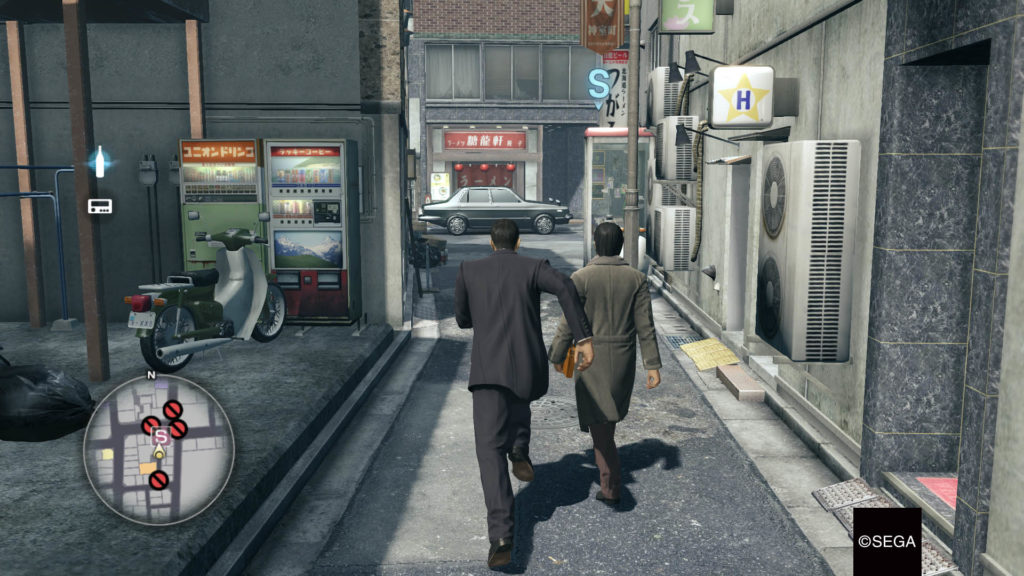Select the glowing blue bottle icon
Viewport: 1024px width, 576px height.
point(99,161)
